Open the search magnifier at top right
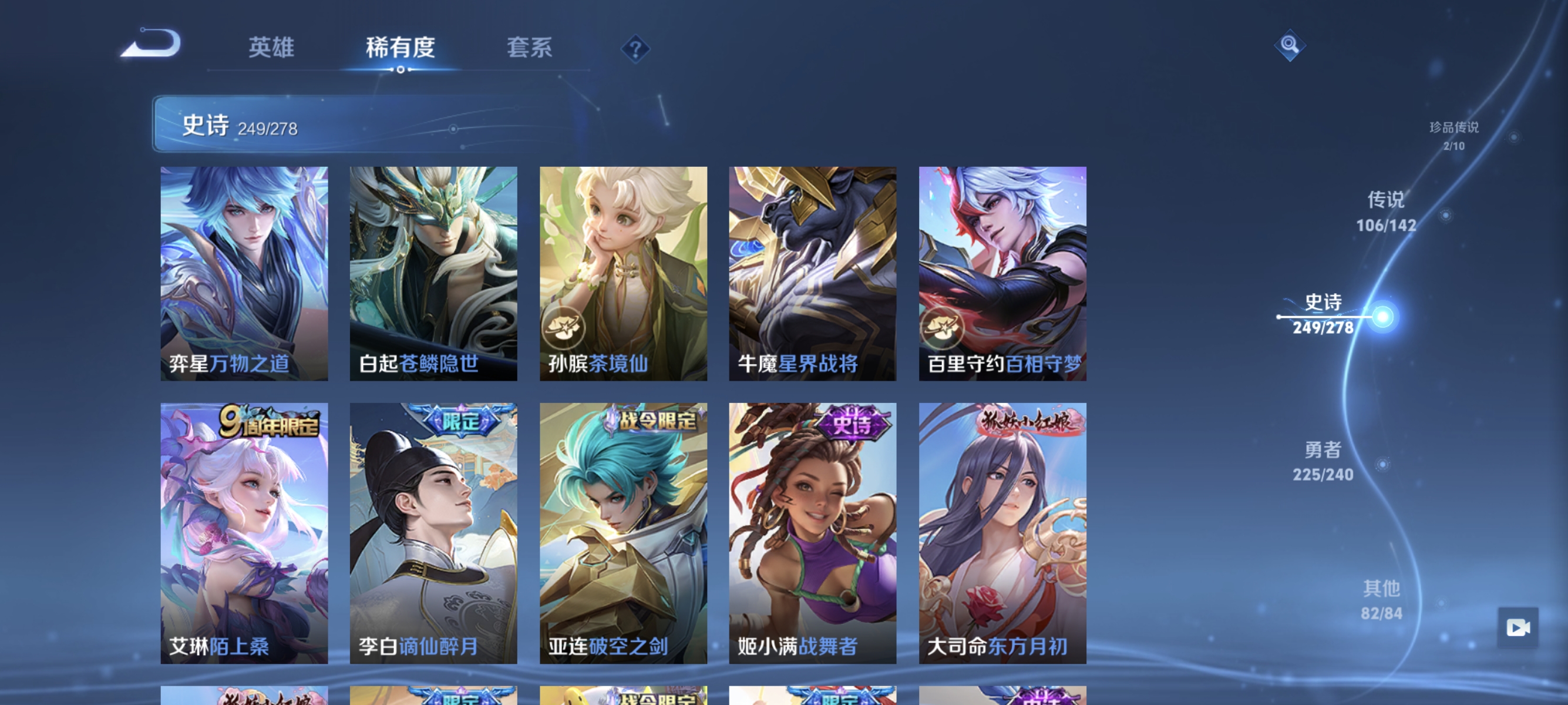The width and height of the screenshot is (1568, 705). 1291,45
